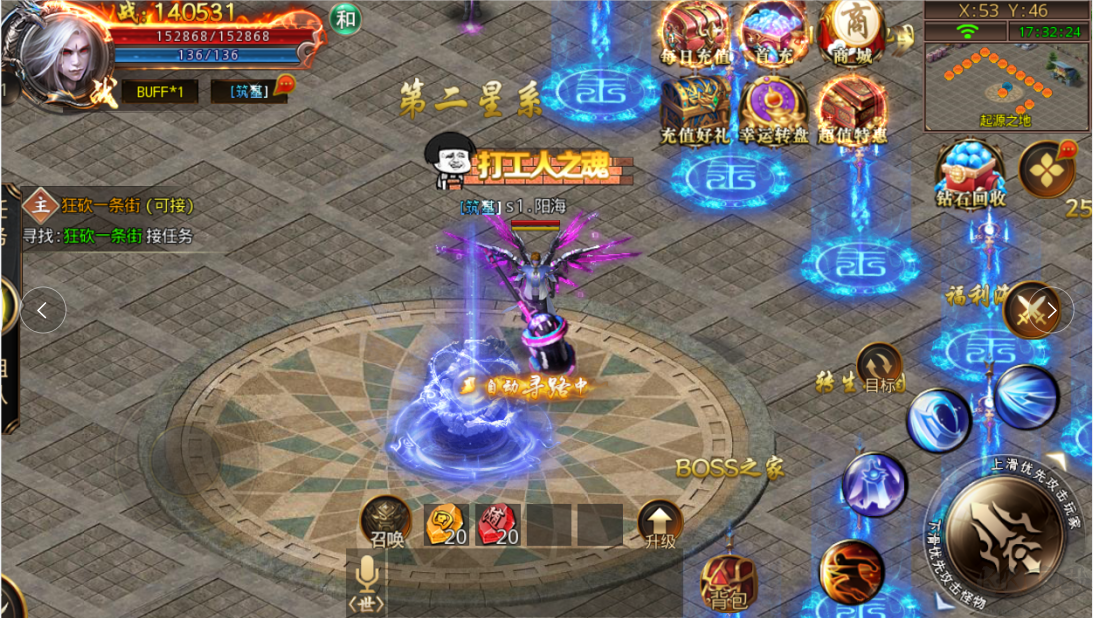The height and width of the screenshot is (618, 1093).
Task: Open the 每日充值 daily recharge chest
Action: [696, 32]
